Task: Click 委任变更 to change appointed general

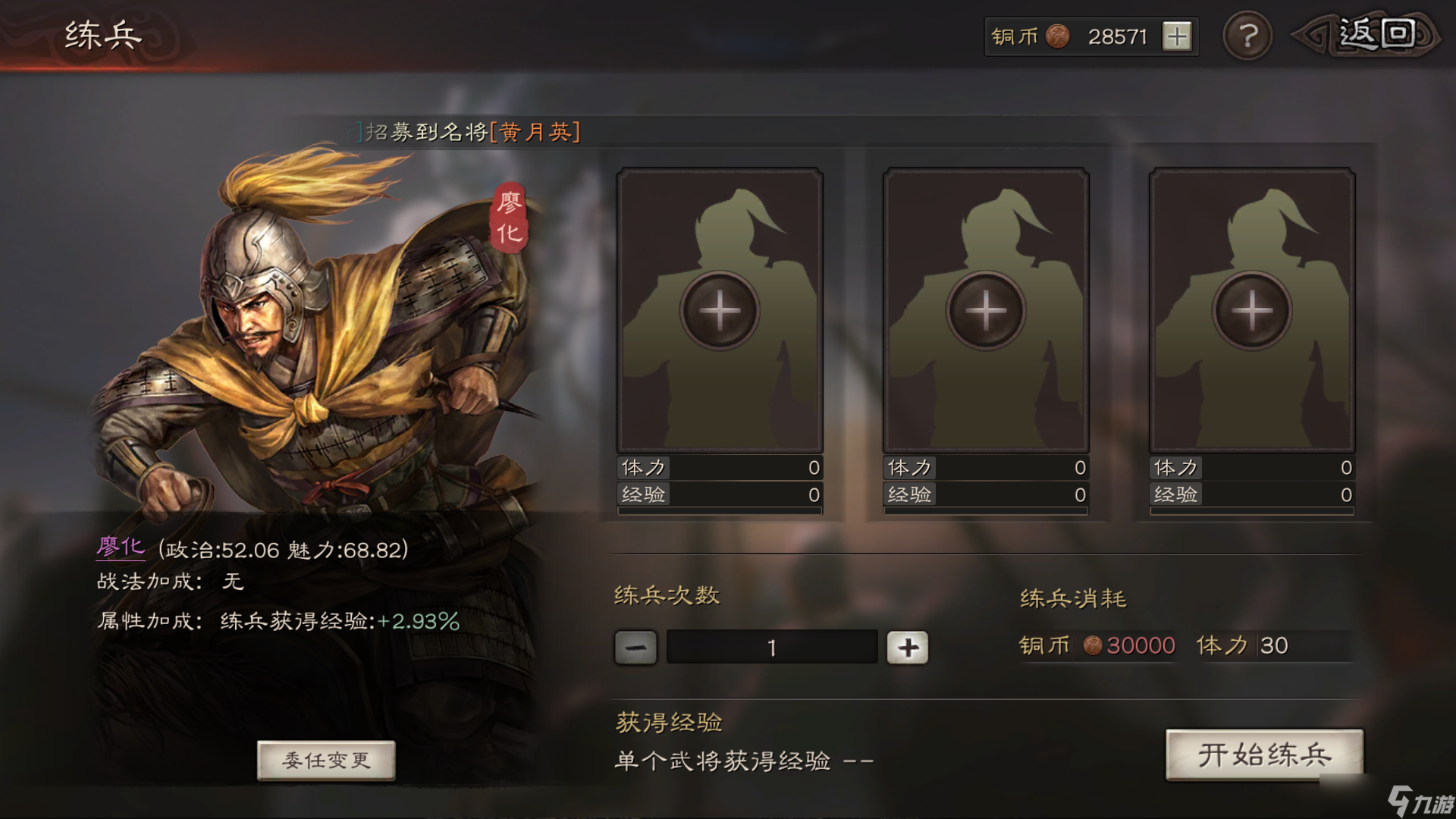Action: [x=326, y=760]
